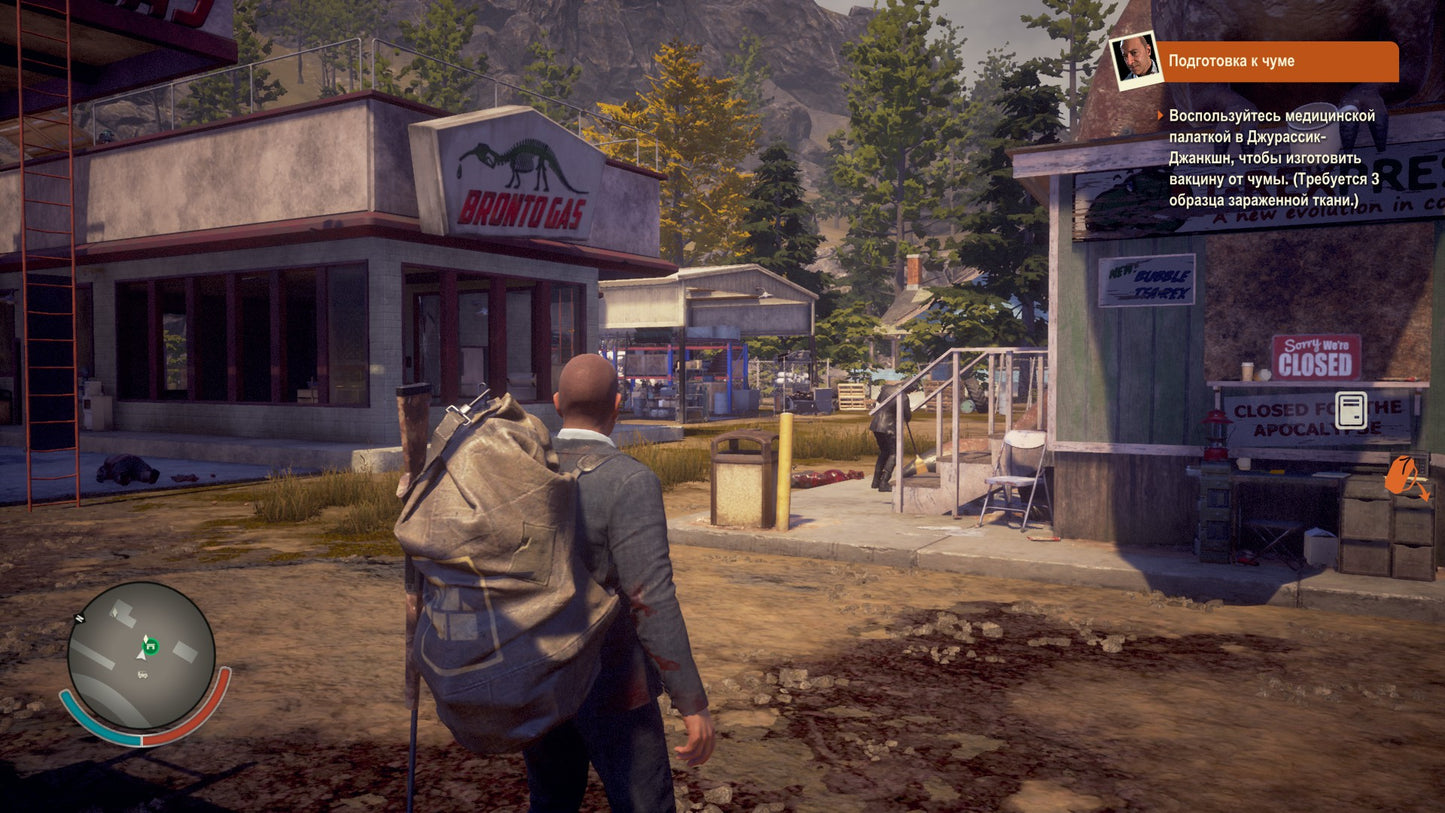Click the vehicle icon below the player arrow on minimap
The height and width of the screenshot is (813, 1445).
coord(142,674)
